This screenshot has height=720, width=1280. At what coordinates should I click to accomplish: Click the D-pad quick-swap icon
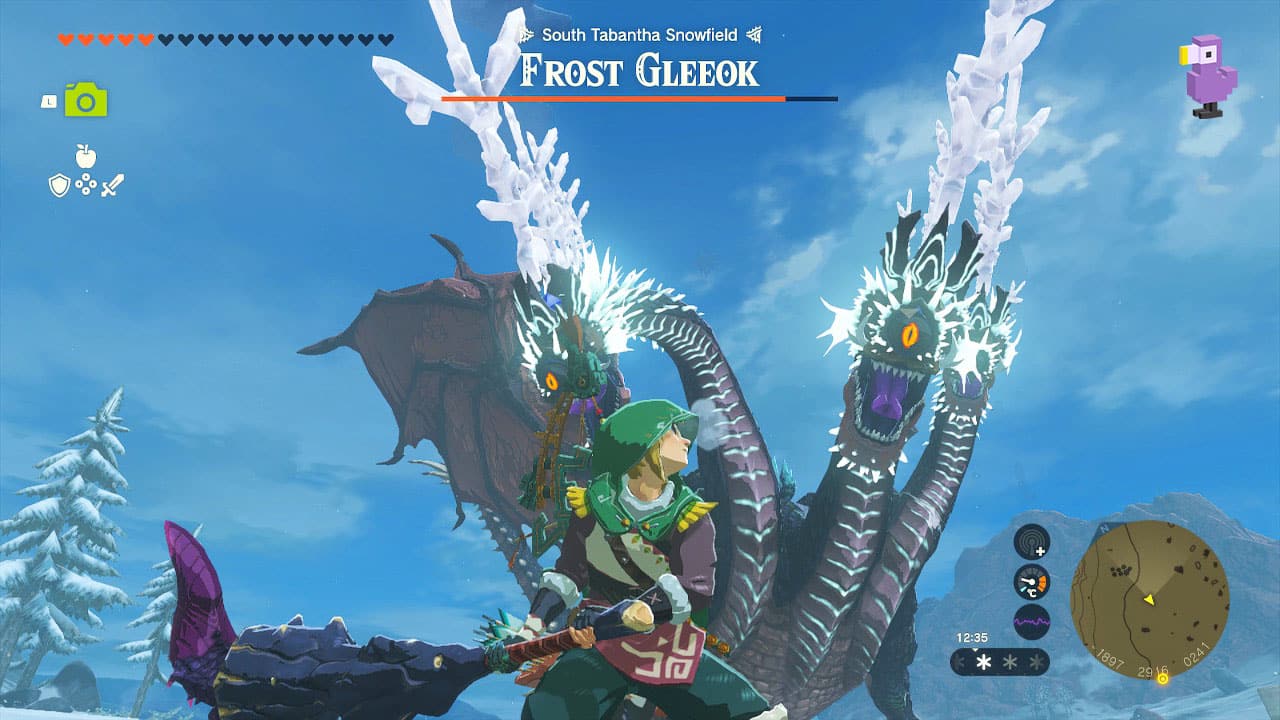85,184
